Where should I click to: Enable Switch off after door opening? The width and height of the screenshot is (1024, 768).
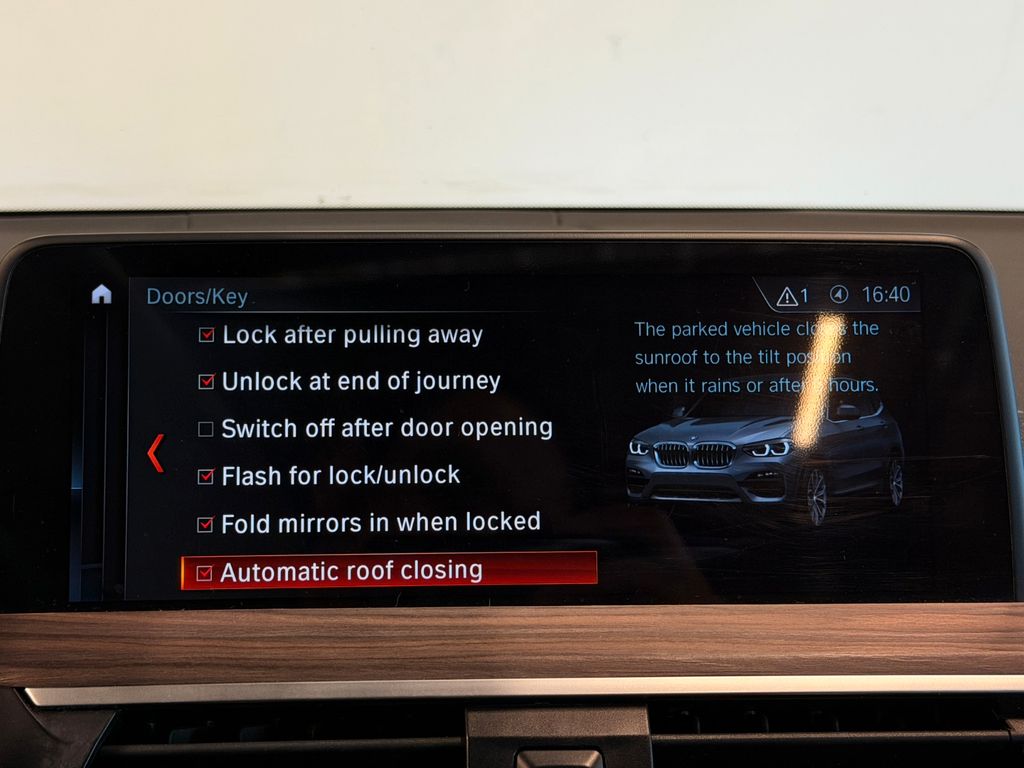[x=206, y=429]
